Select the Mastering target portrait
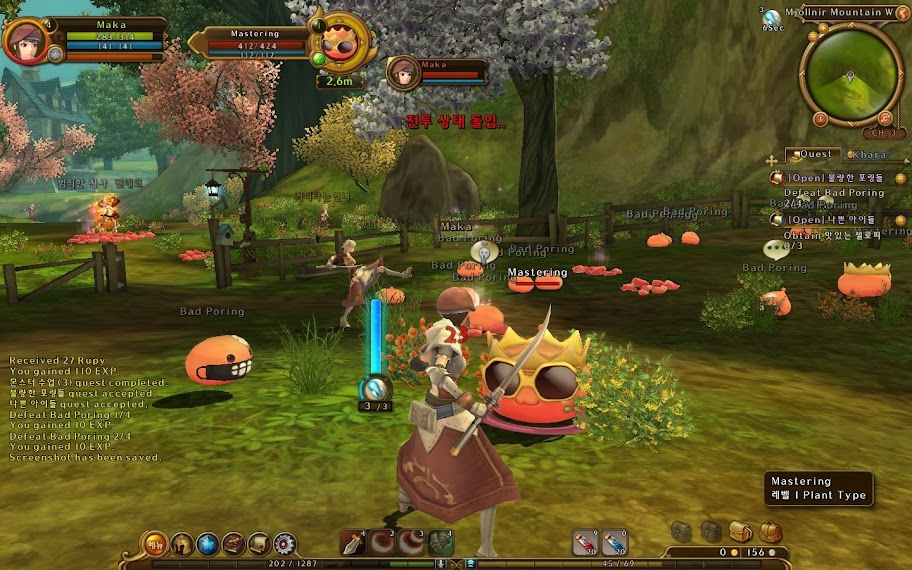 point(343,43)
